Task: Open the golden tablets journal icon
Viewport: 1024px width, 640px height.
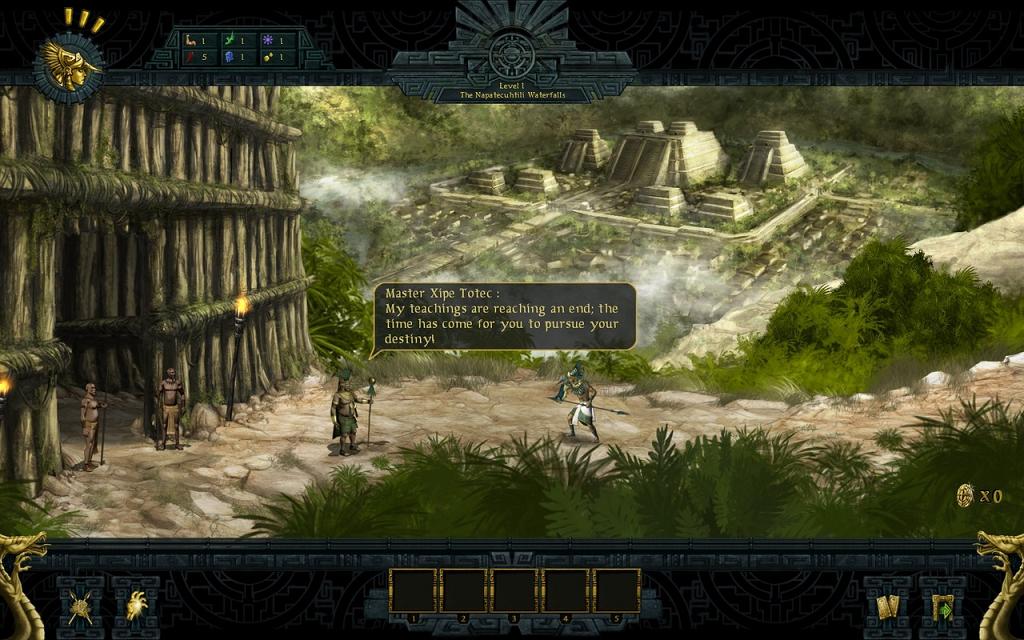Action: click(887, 607)
